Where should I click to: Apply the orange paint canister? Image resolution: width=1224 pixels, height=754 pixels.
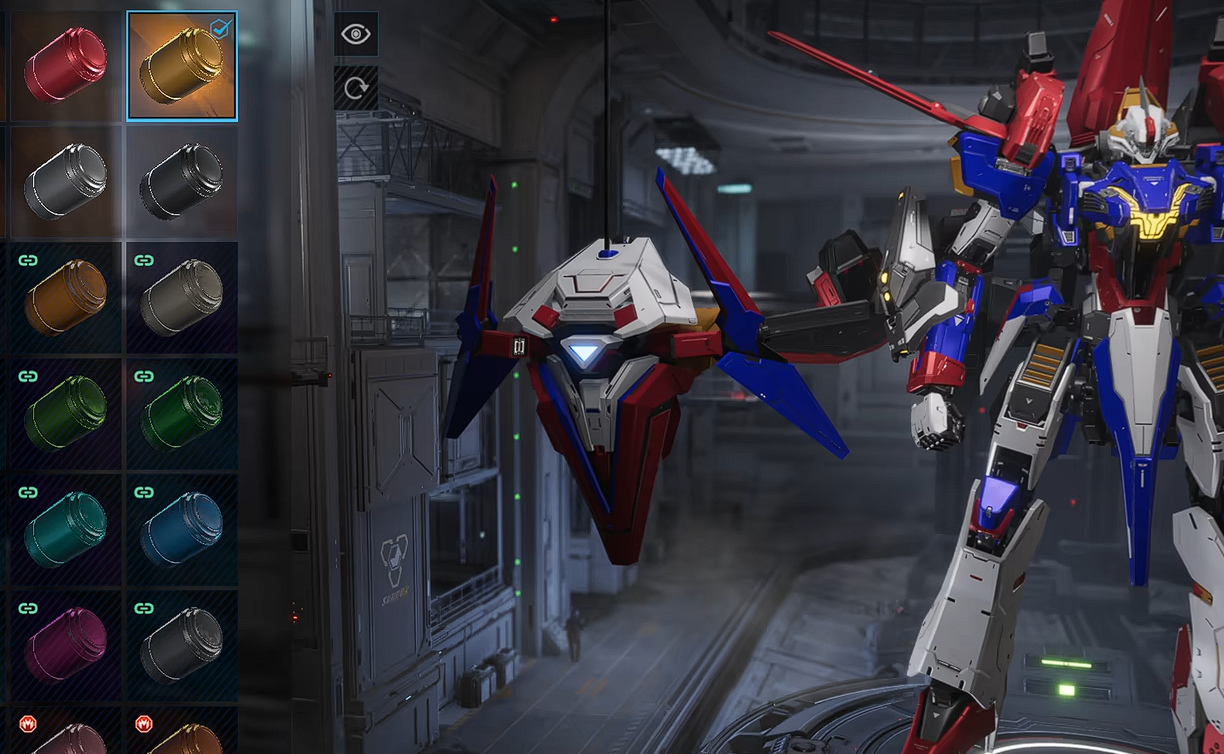click(x=65, y=297)
